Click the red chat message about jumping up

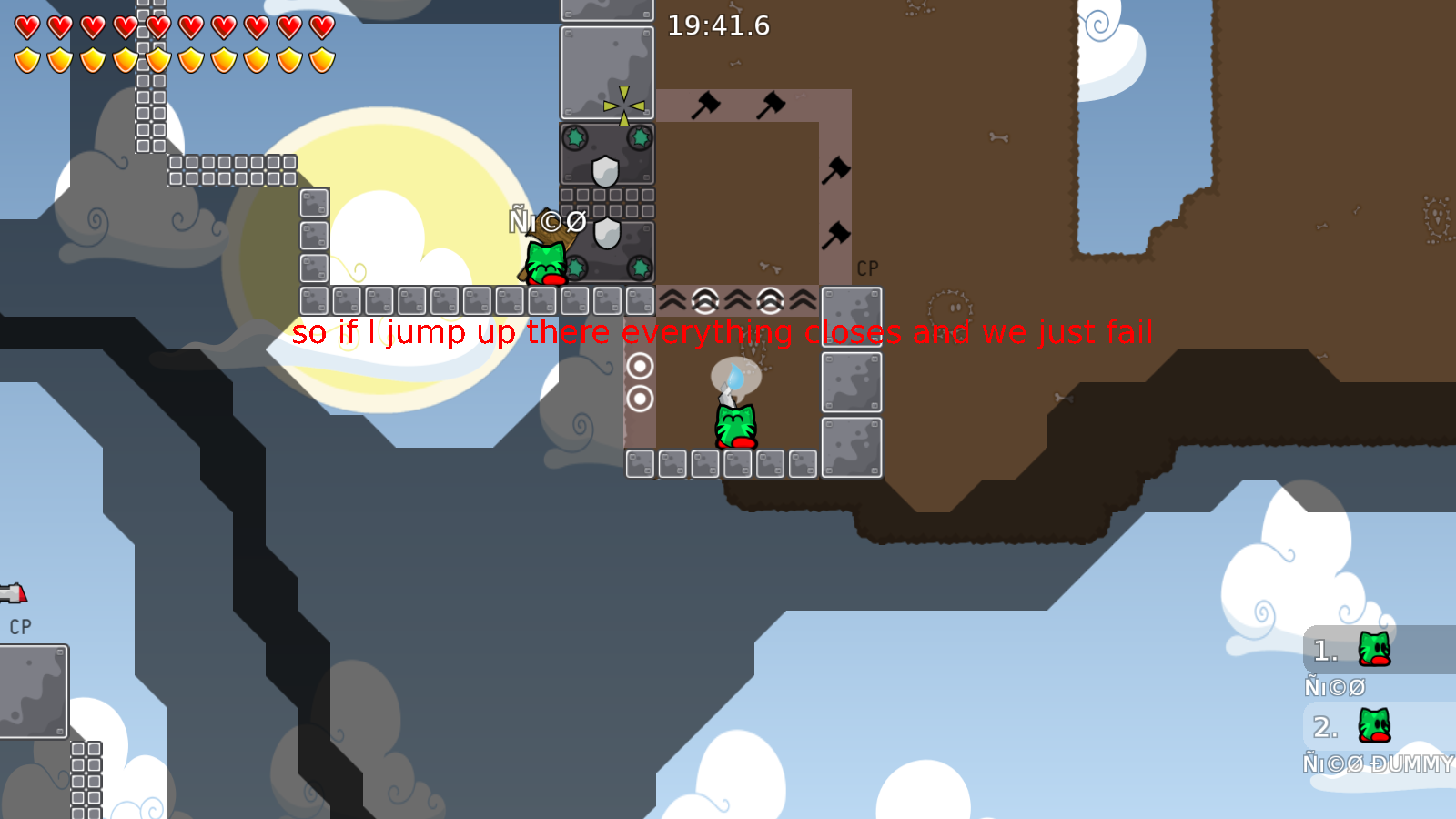pos(723,332)
